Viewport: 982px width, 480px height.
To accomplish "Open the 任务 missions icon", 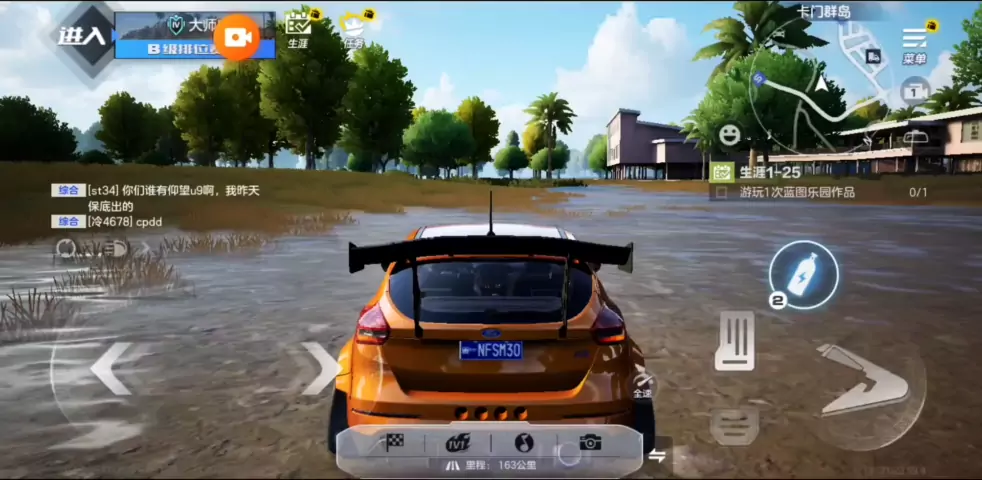I will tap(353, 29).
